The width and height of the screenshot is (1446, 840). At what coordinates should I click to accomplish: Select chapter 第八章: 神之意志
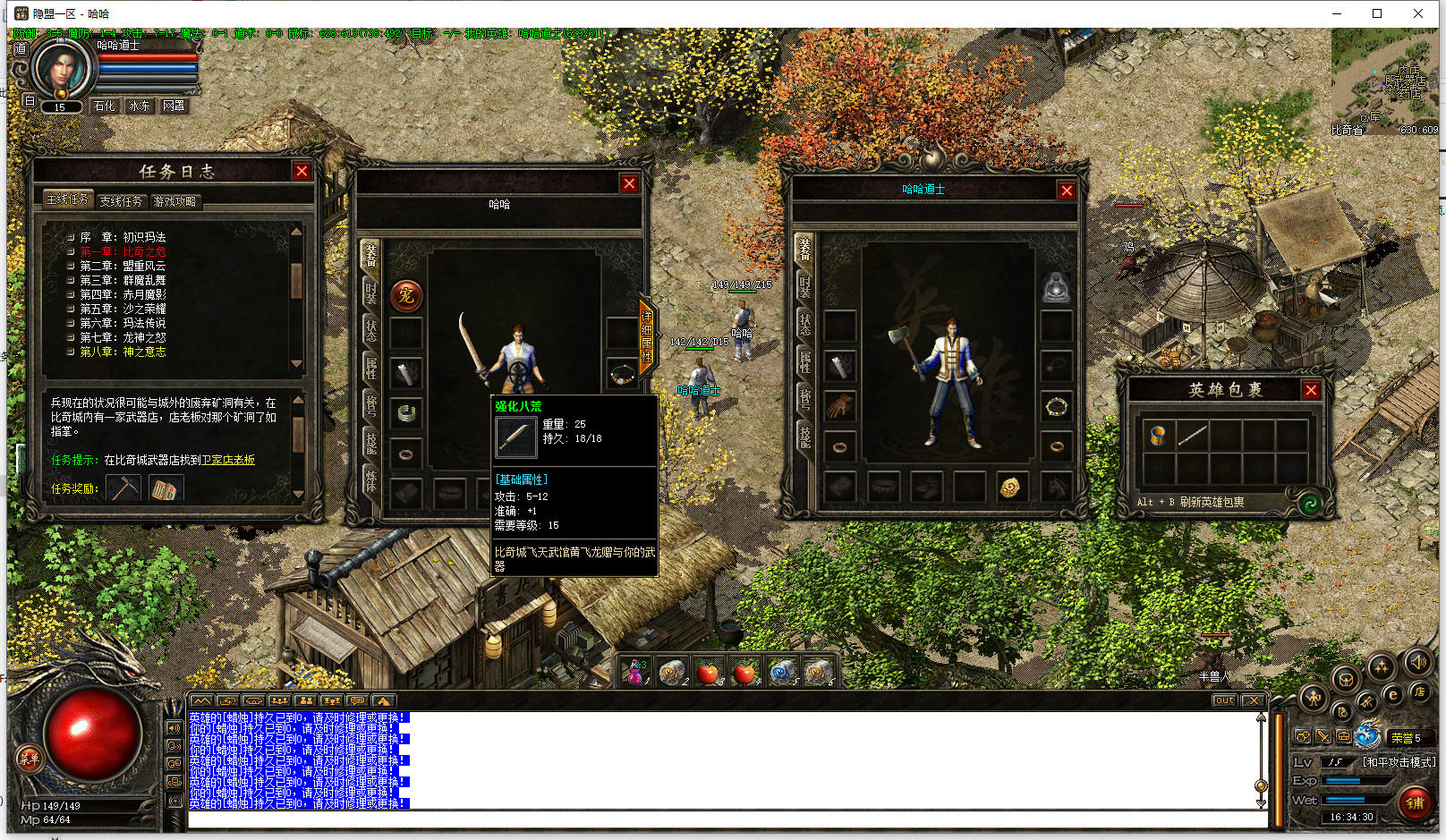tap(123, 352)
